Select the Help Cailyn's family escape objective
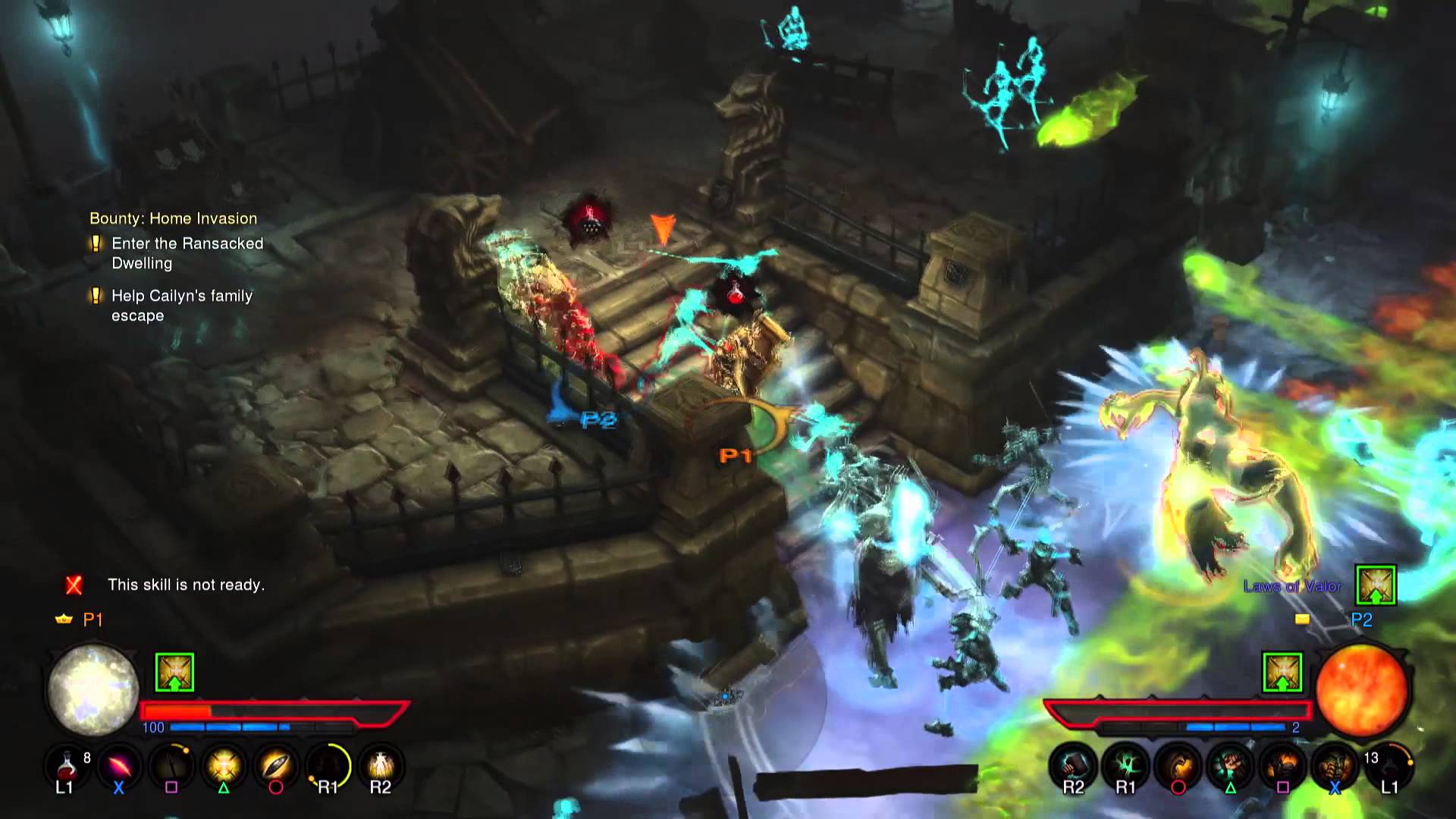The image size is (1456, 819). (x=181, y=306)
